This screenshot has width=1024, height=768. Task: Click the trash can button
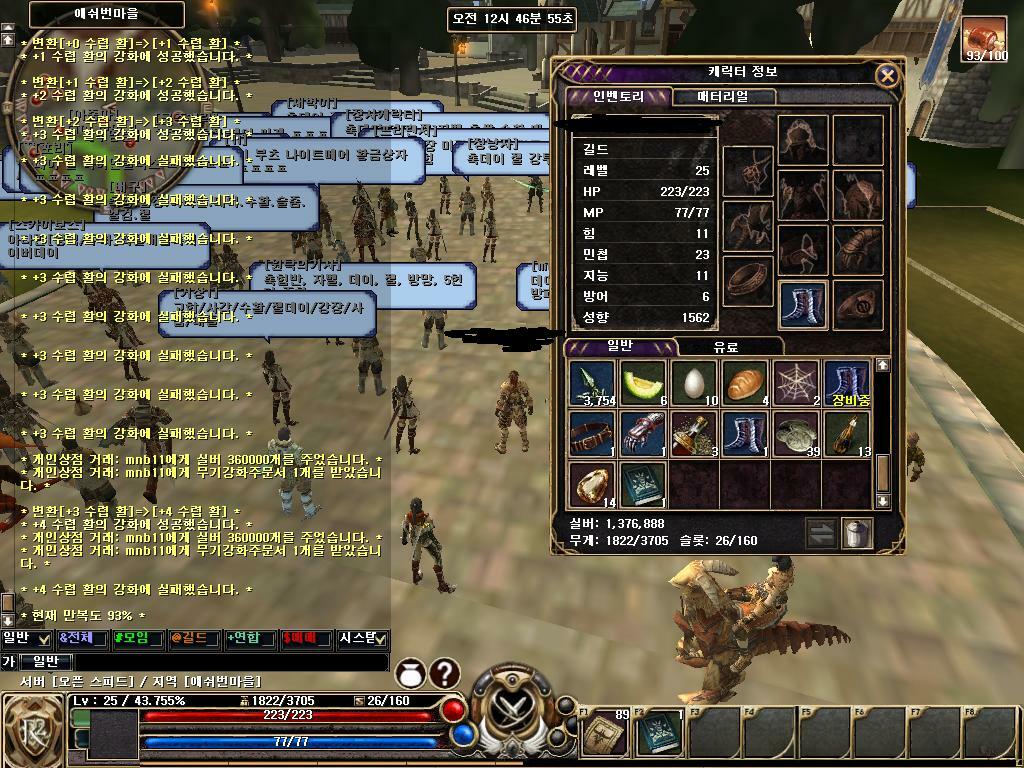click(x=858, y=533)
